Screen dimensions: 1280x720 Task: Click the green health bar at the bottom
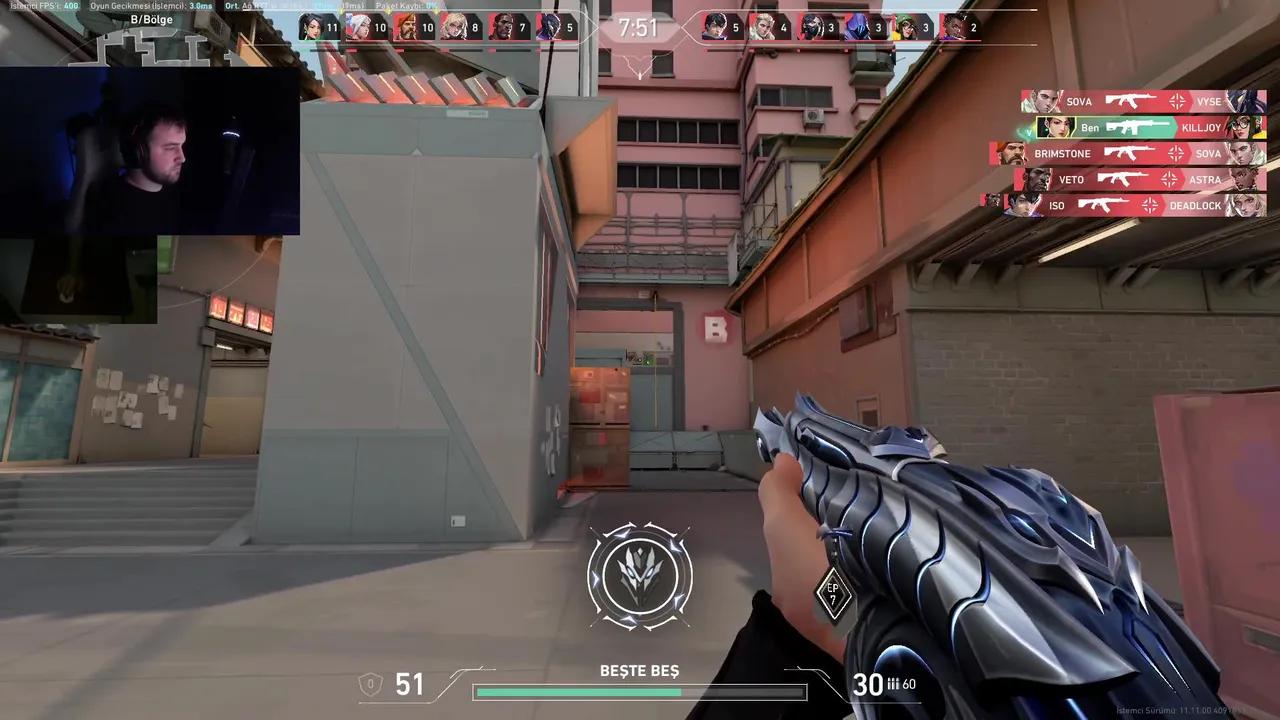[580, 691]
